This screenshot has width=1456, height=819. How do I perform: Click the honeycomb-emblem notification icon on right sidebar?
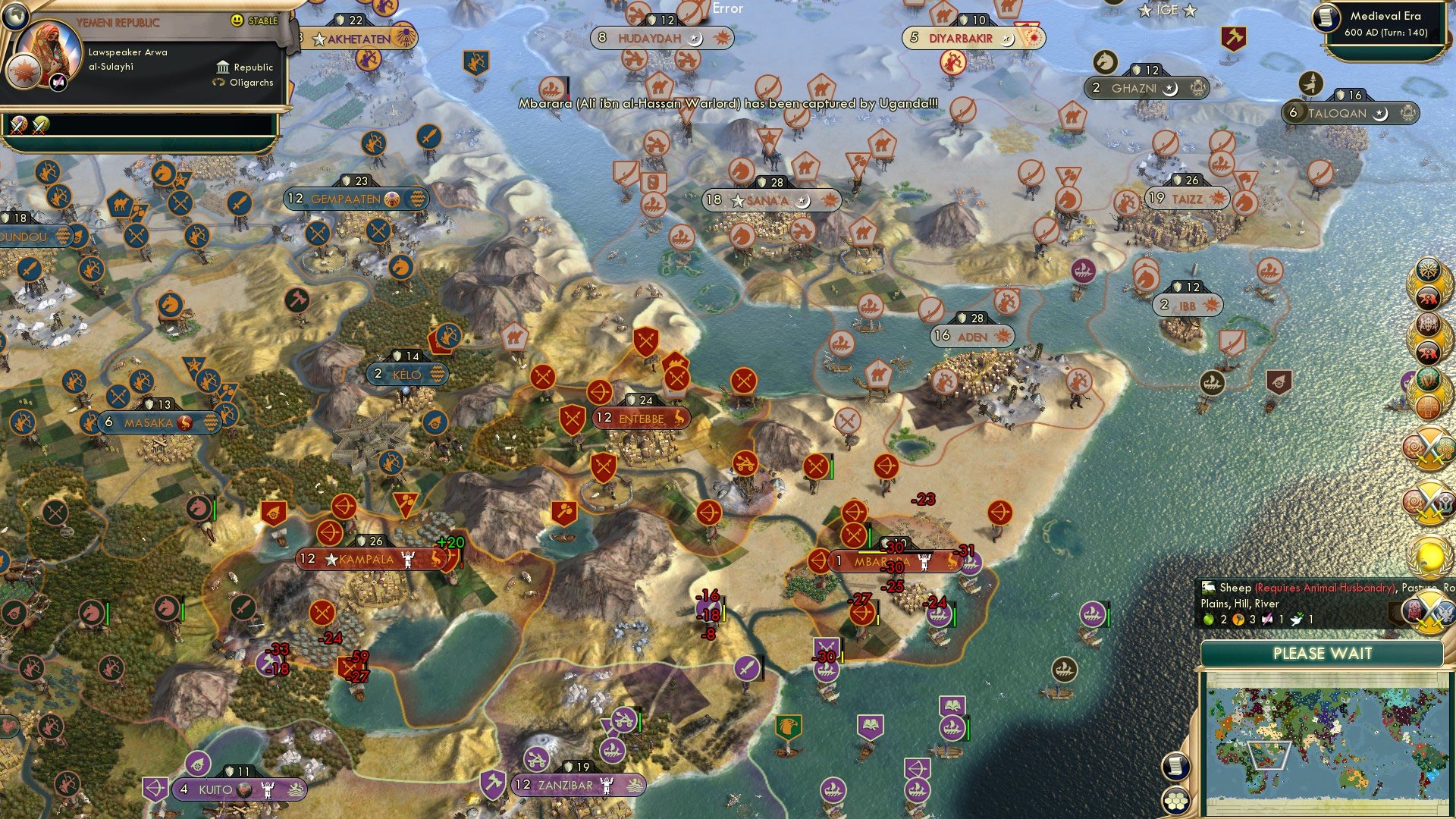(1445, 447)
